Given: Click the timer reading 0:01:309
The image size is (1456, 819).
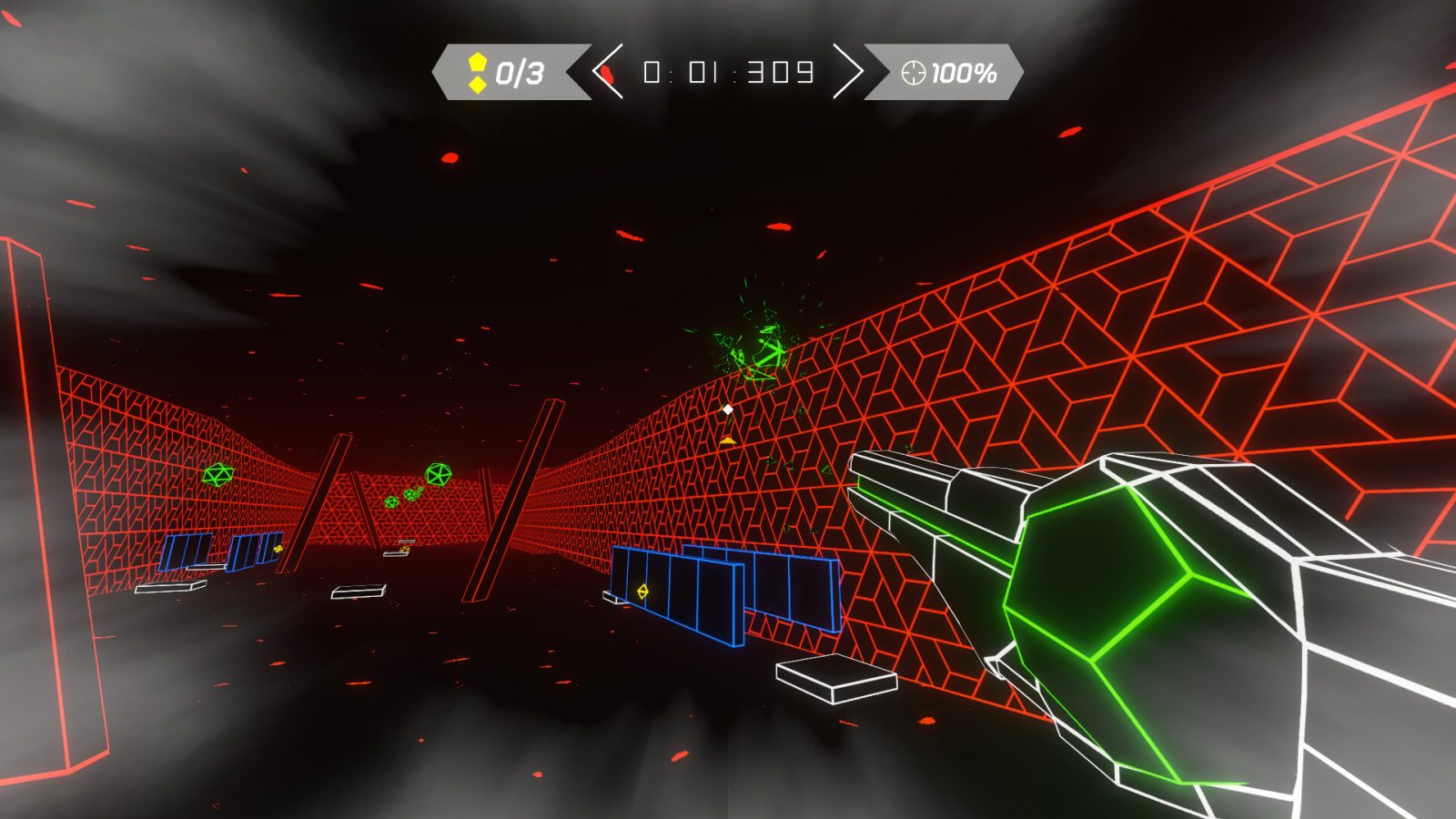Looking at the screenshot, I should point(728,71).
